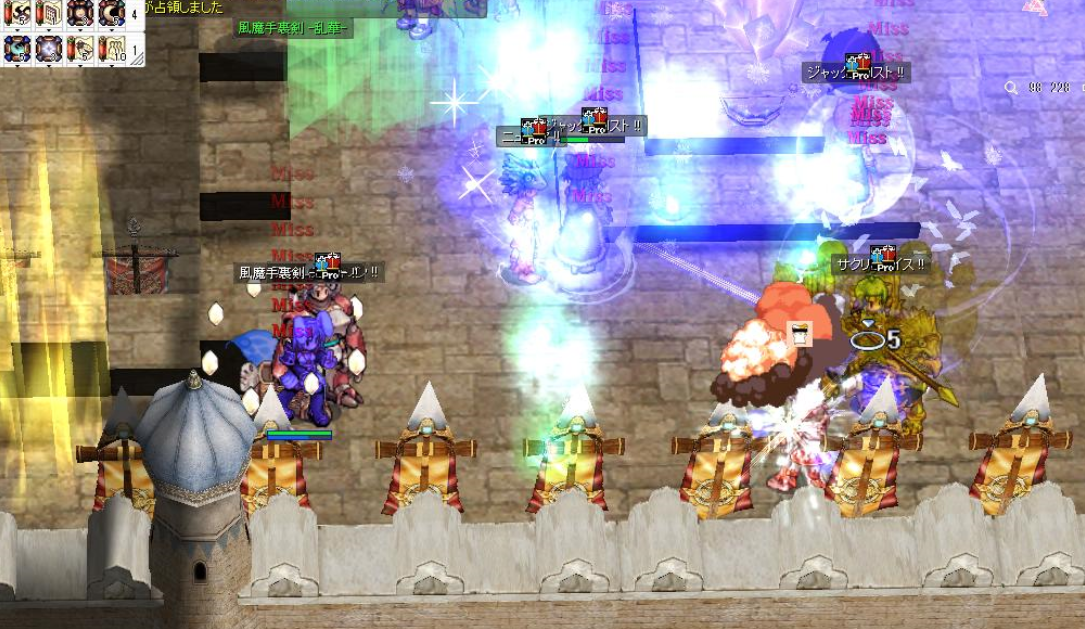Use the scroll with creature drawing

(x=79, y=48)
